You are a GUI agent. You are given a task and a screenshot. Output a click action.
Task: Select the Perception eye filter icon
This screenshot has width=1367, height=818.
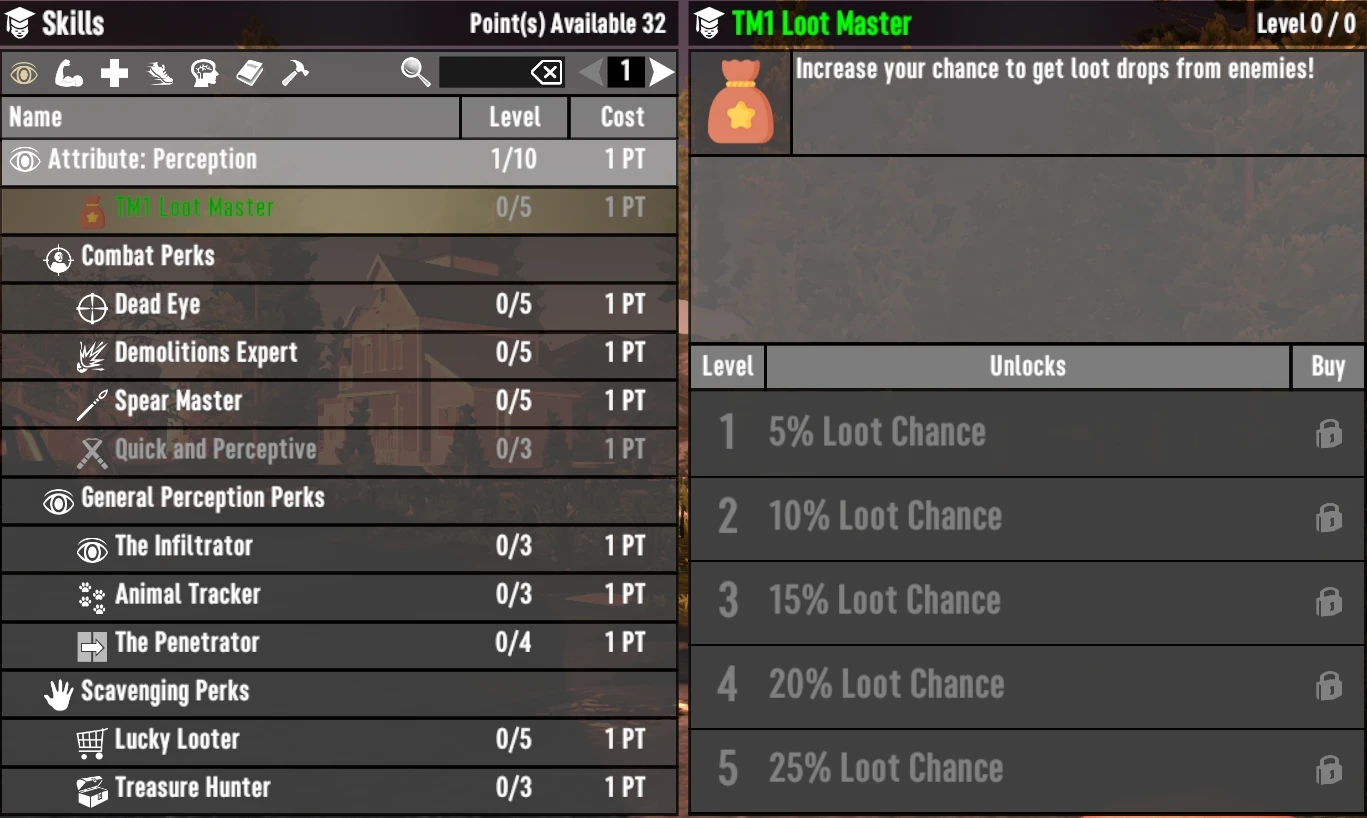click(x=23, y=73)
